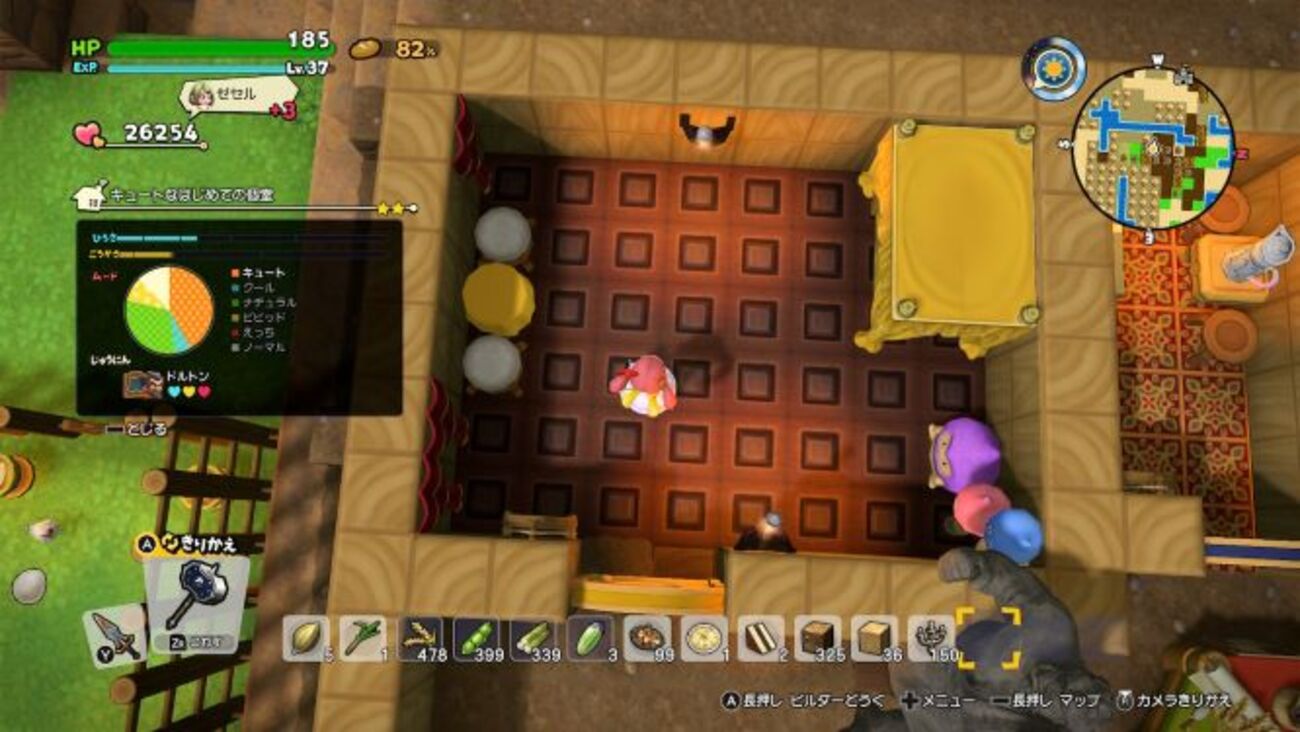
Task: Select the candelabra stack of 150
Action: tap(932, 637)
